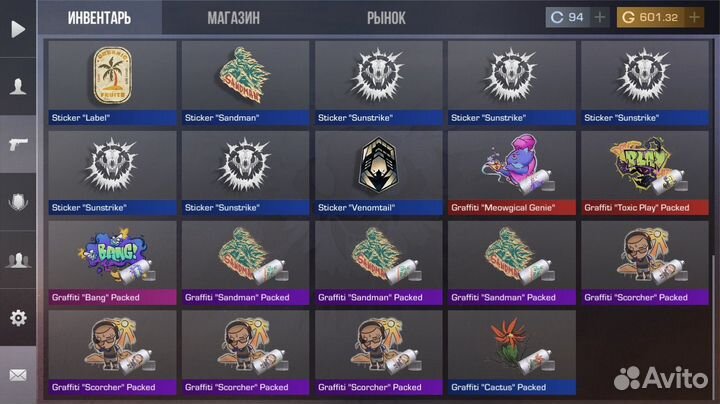This screenshot has height=404, width=720.
Task: Select the Sticker "Label" item
Action: pos(112,82)
